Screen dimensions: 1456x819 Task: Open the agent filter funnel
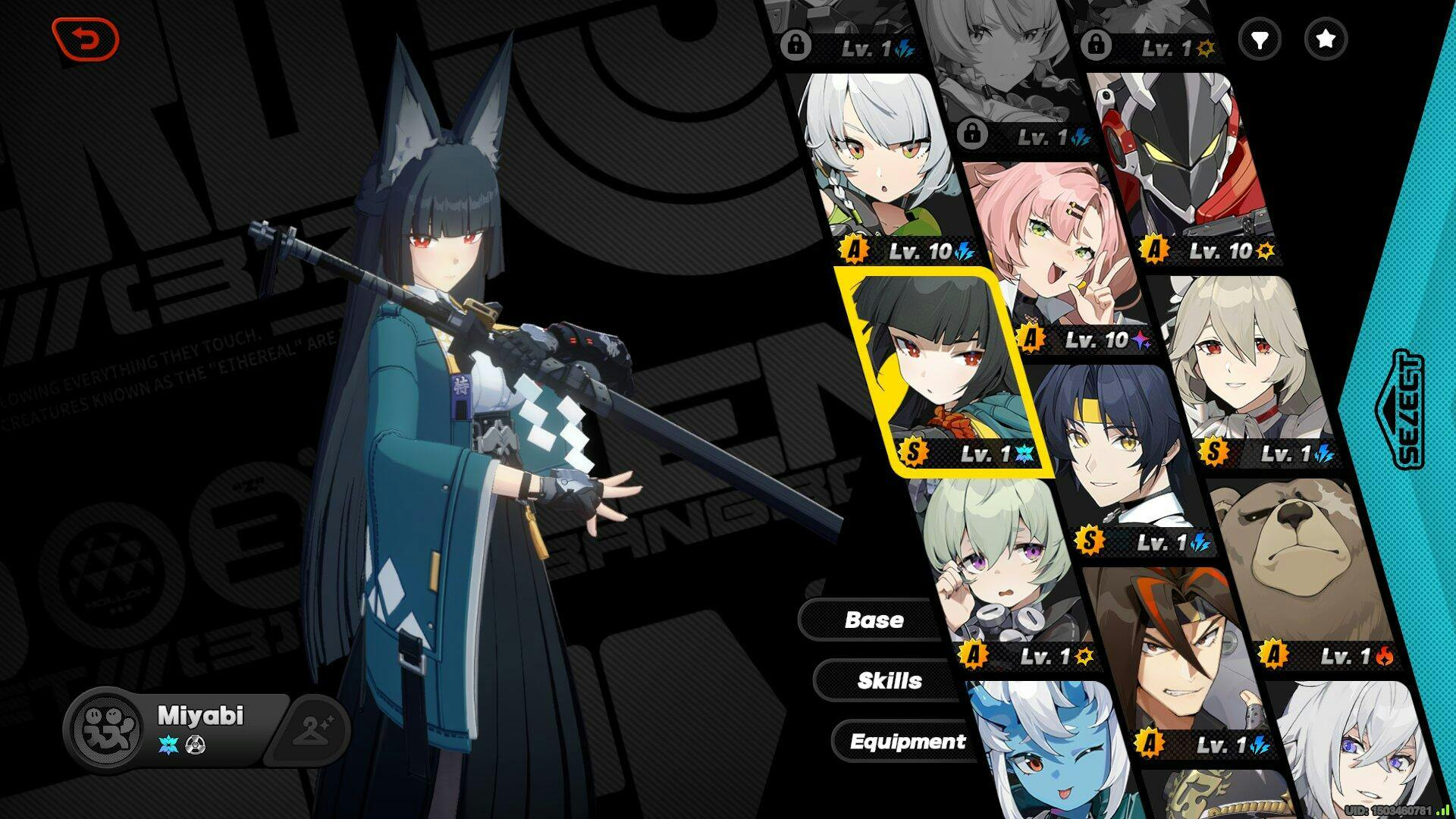[x=1259, y=39]
